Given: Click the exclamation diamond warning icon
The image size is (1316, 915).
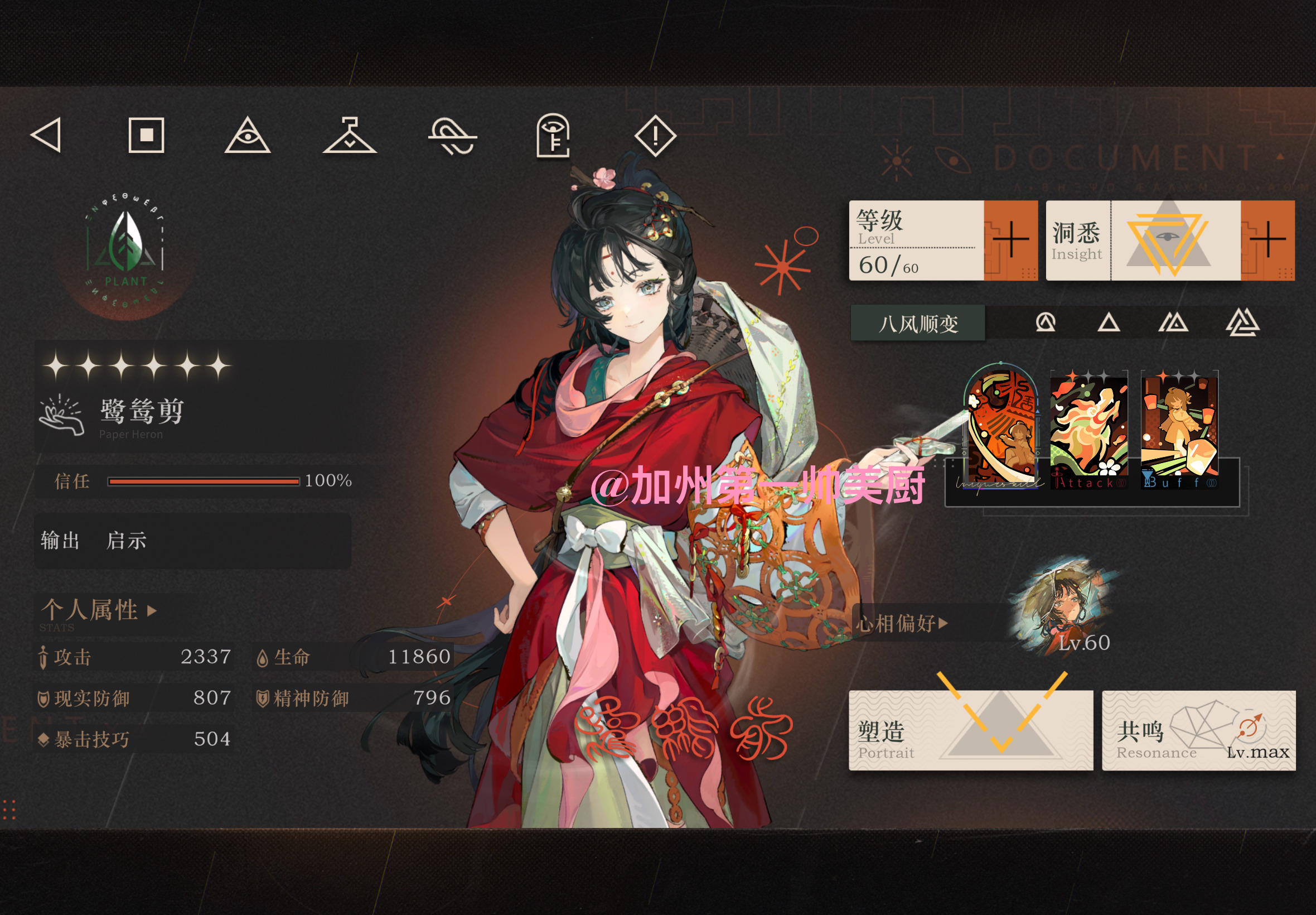Looking at the screenshot, I should [655, 136].
